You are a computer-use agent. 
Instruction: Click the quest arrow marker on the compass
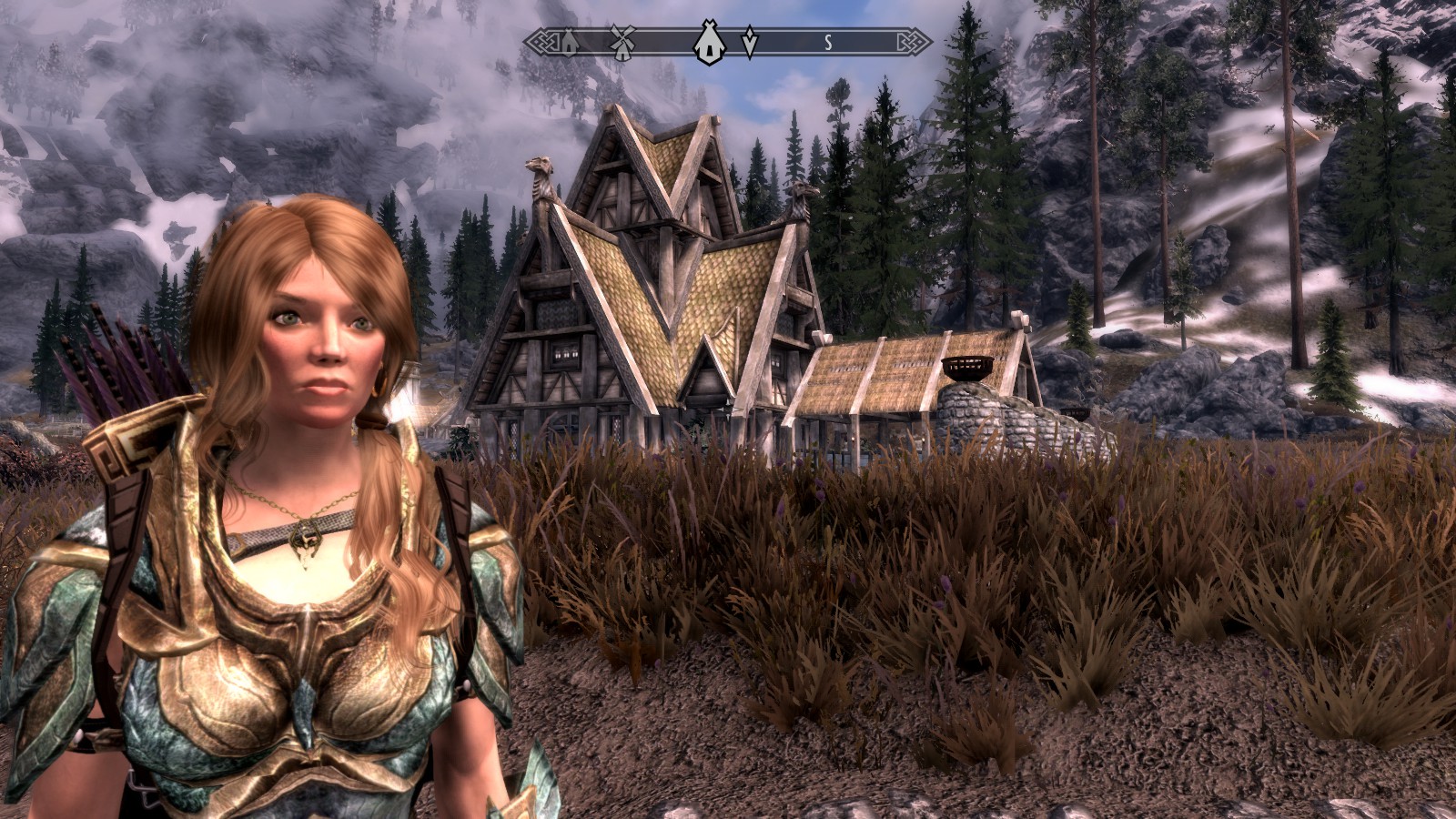pos(749,43)
